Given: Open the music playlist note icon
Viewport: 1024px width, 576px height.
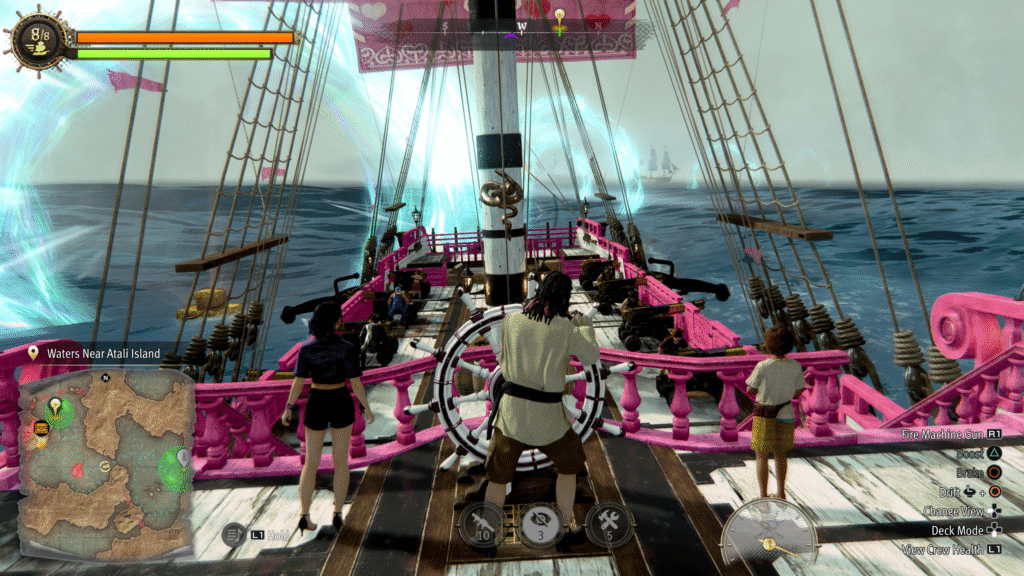Looking at the screenshot, I should point(233,534).
